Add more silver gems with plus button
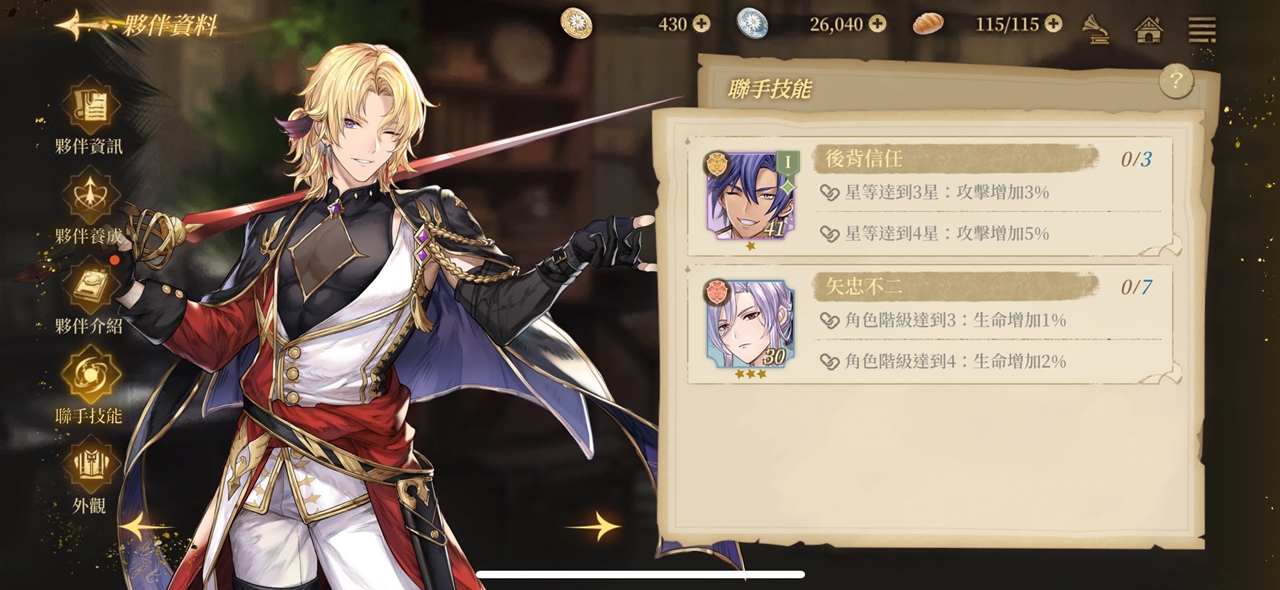 point(877,24)
